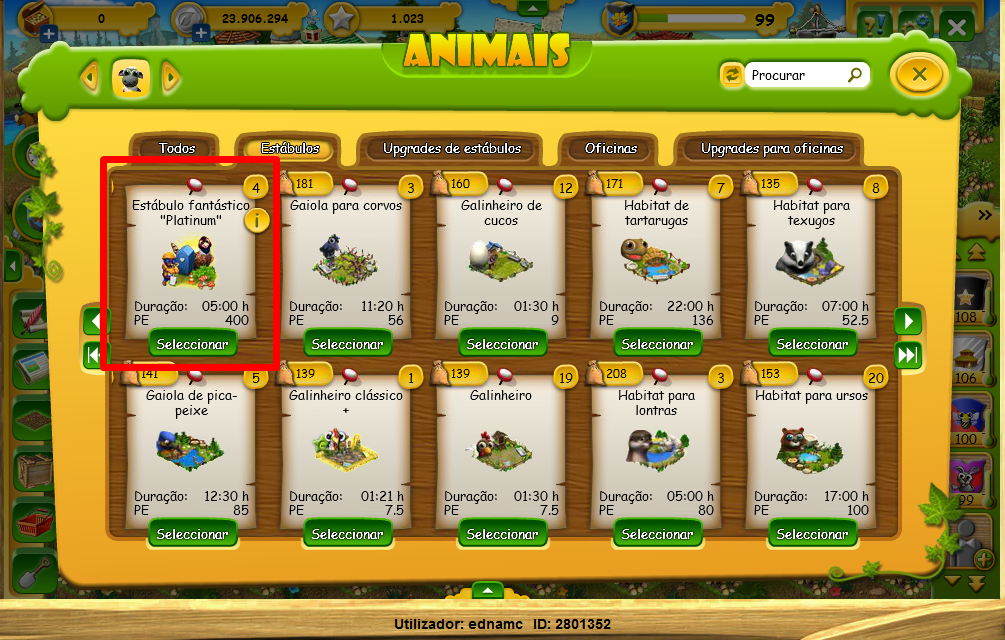Jump to the last page of stables
Viewport: 1005px width, 640px height.
click(x=907, y=355)
